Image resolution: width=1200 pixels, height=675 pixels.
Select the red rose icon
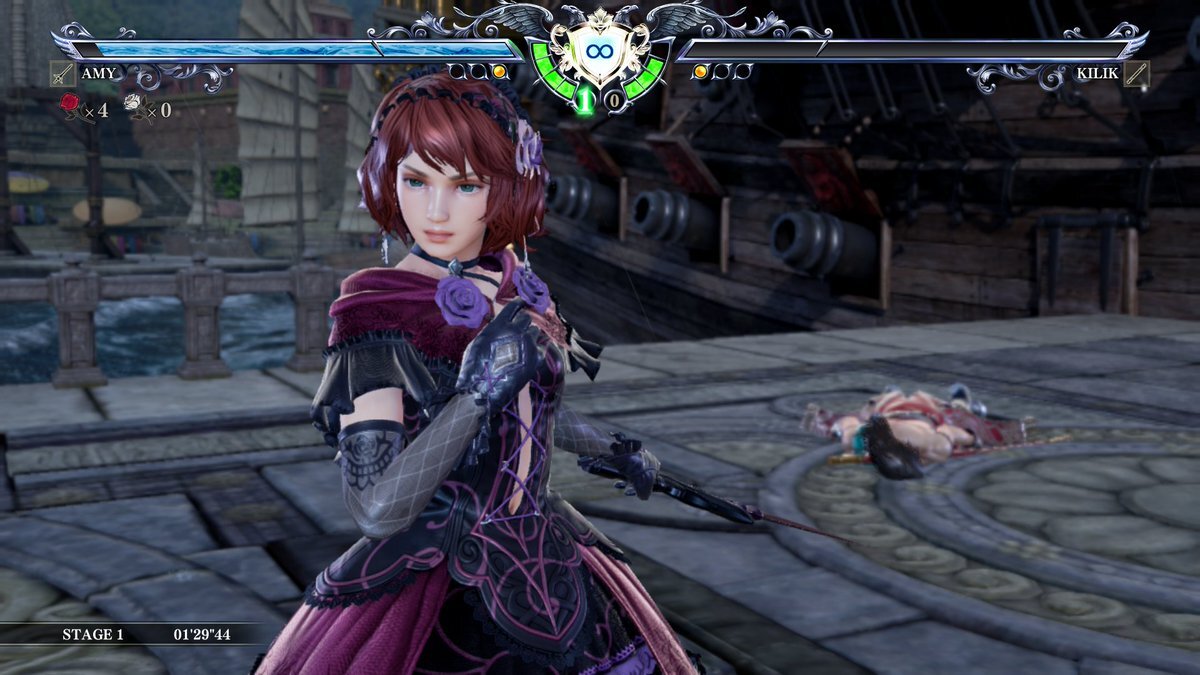coord(71,104)
